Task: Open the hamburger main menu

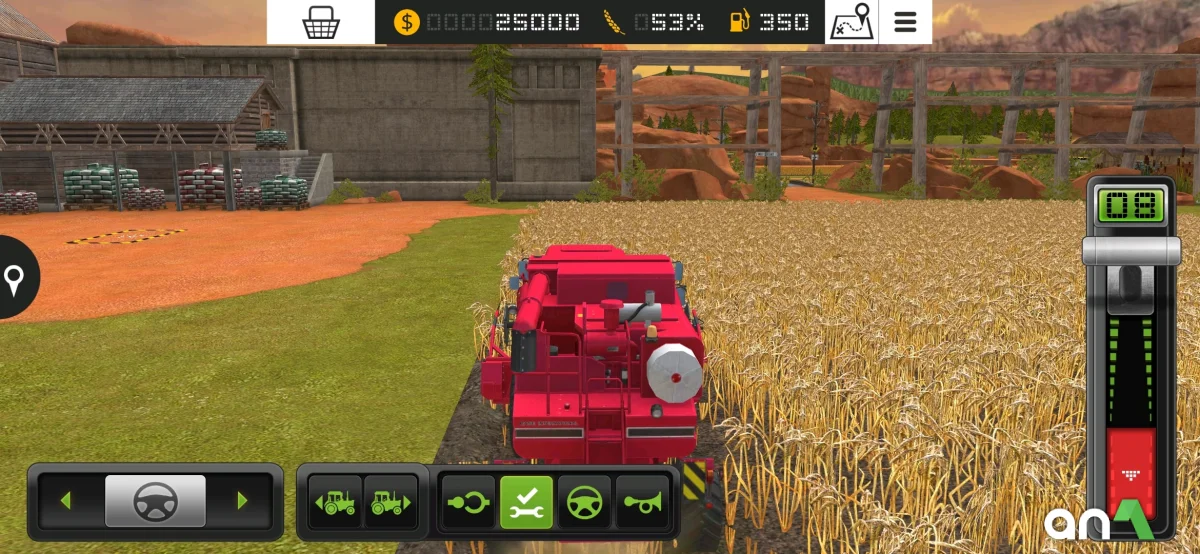Action: pos(905,22)
